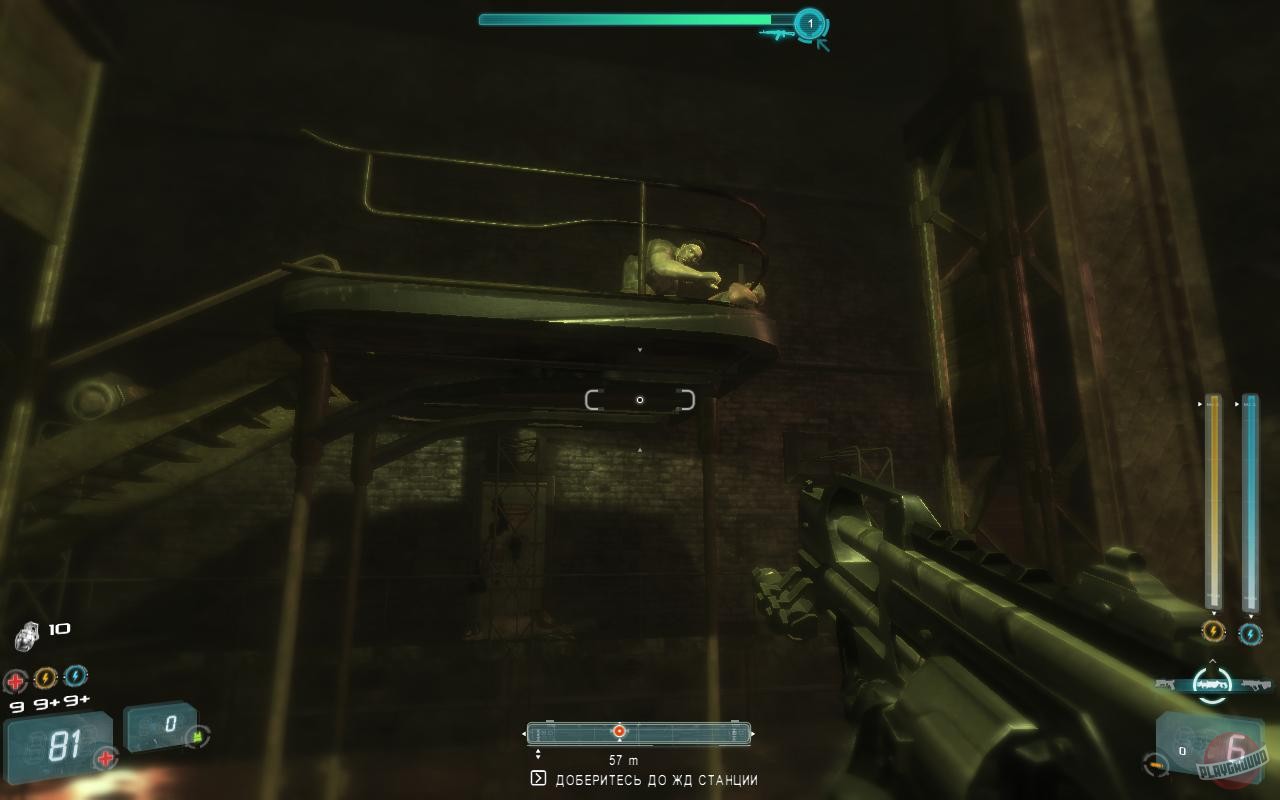Click the arrow above the yellow meter
Image resolution: width=1280 pixels, height=800 pixels.
point(1199,403)
